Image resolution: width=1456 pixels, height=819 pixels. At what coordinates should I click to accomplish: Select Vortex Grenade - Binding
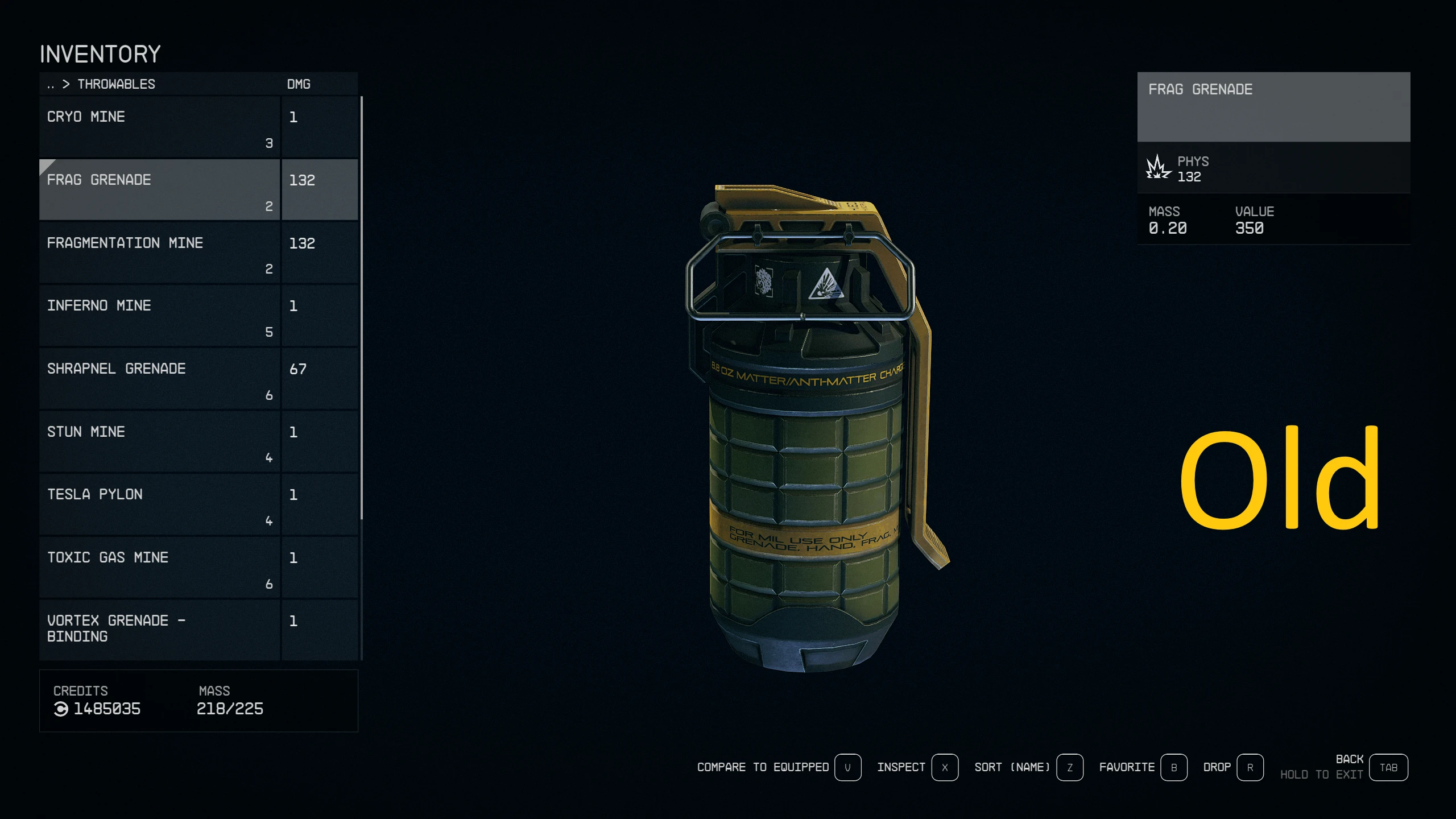tap(159, 629)
